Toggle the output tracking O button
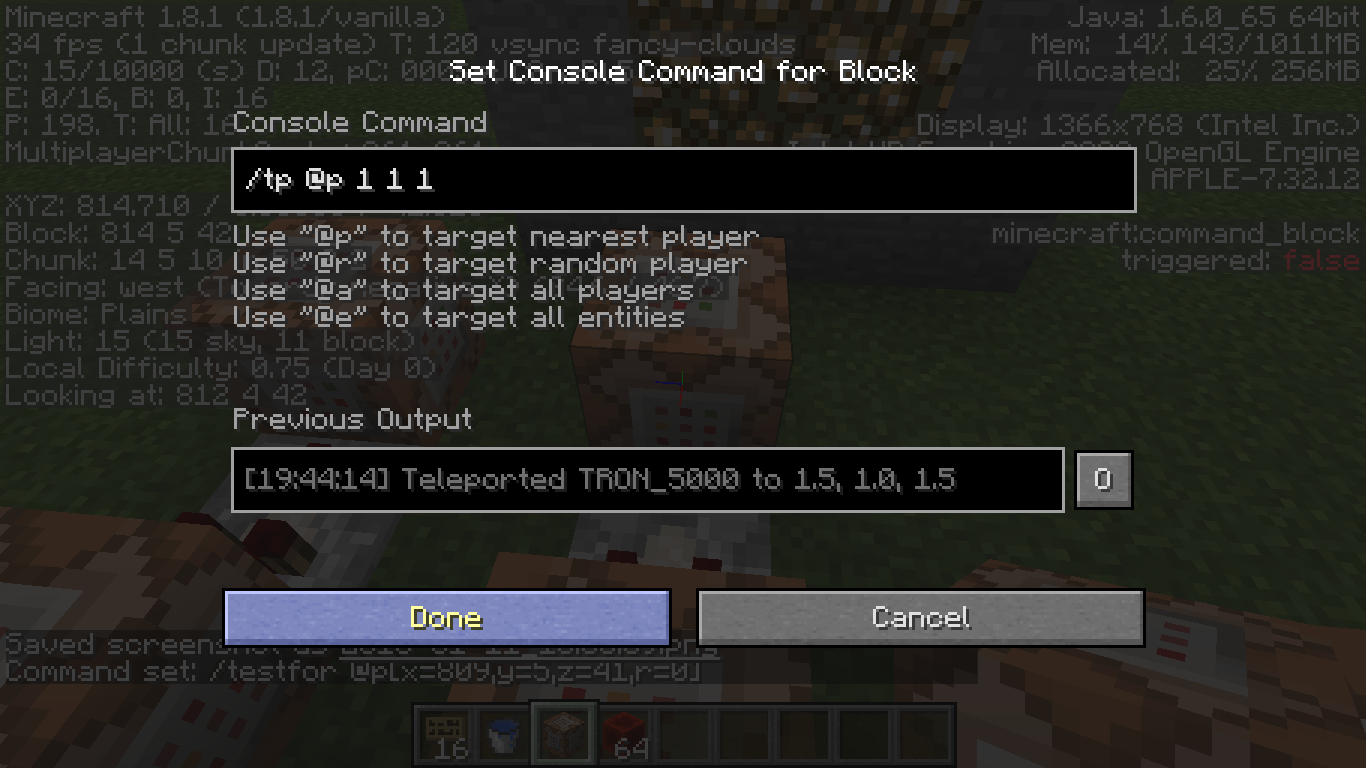 pyautogui.click(x=1103, y=480)
